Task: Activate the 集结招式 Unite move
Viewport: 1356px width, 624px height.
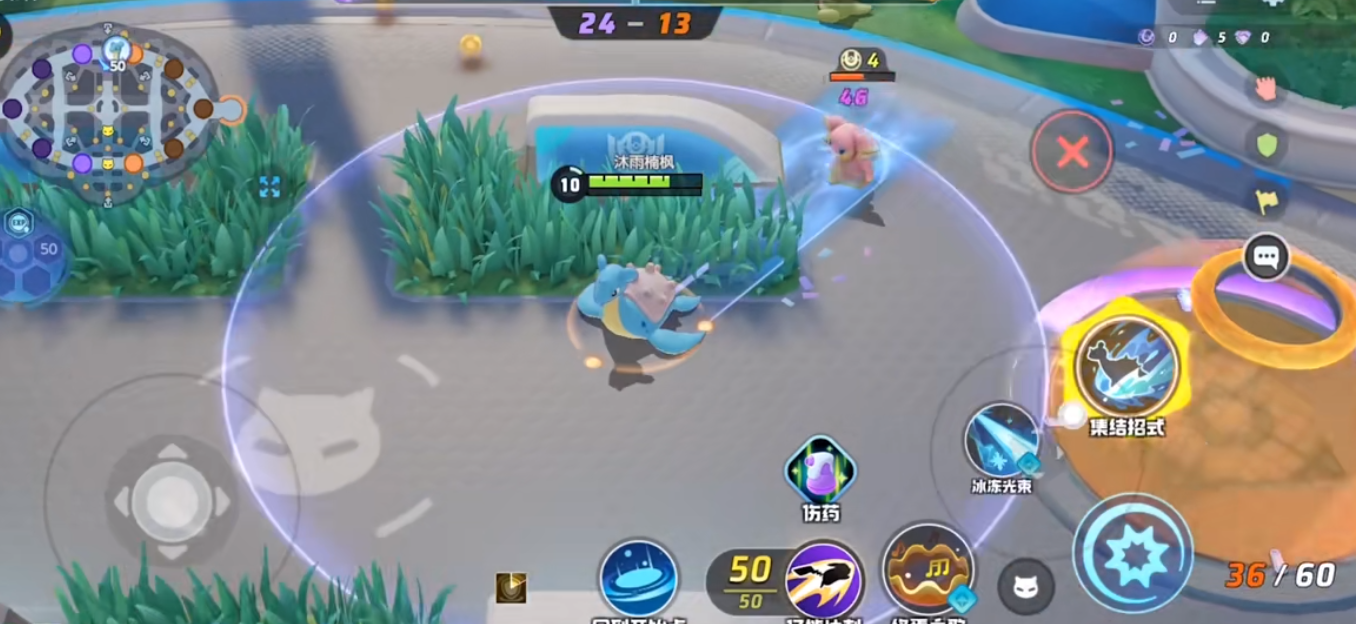Action: click(x=1127, y=367)
